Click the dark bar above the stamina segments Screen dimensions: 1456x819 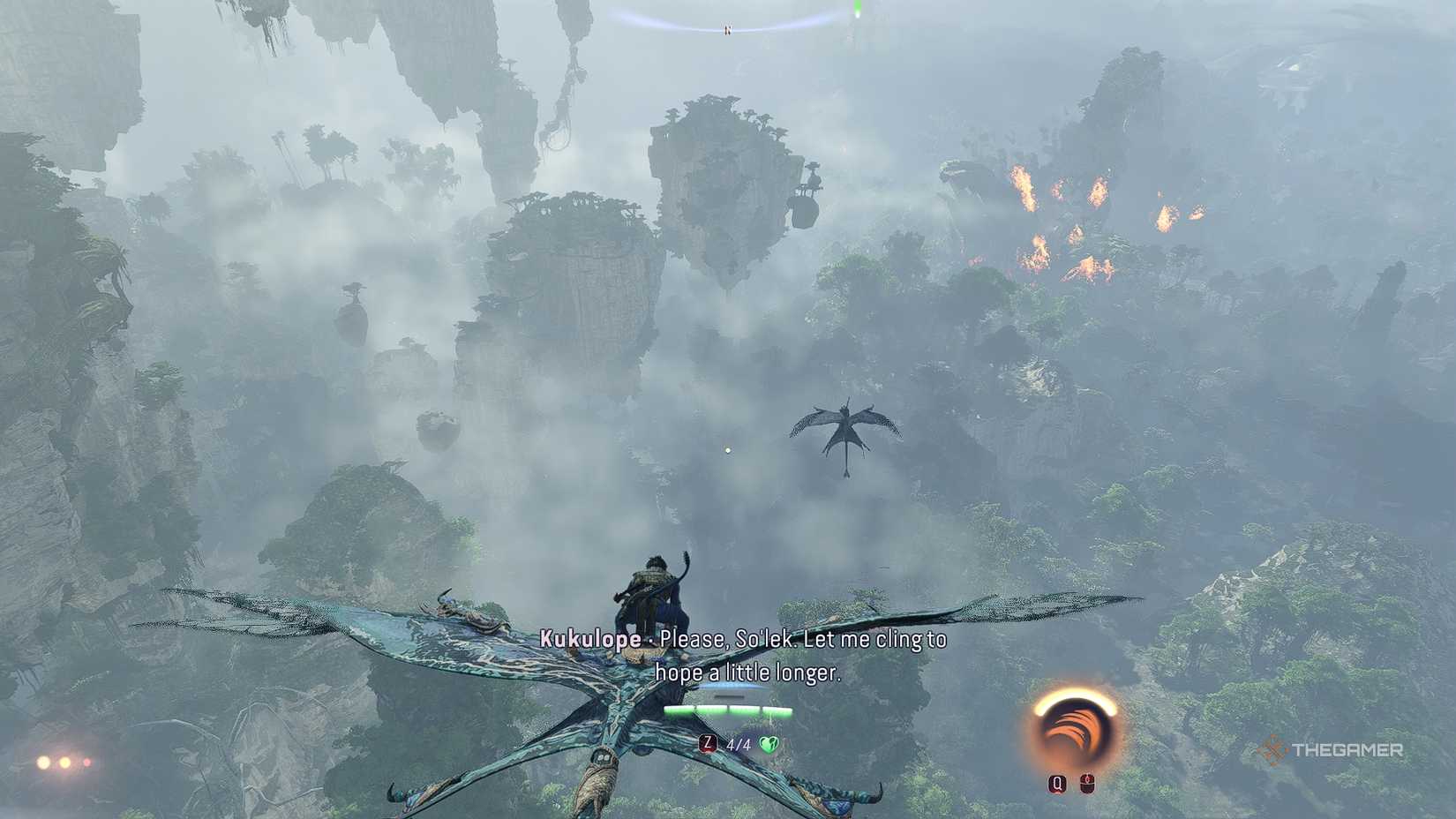[x=729, y=695]
